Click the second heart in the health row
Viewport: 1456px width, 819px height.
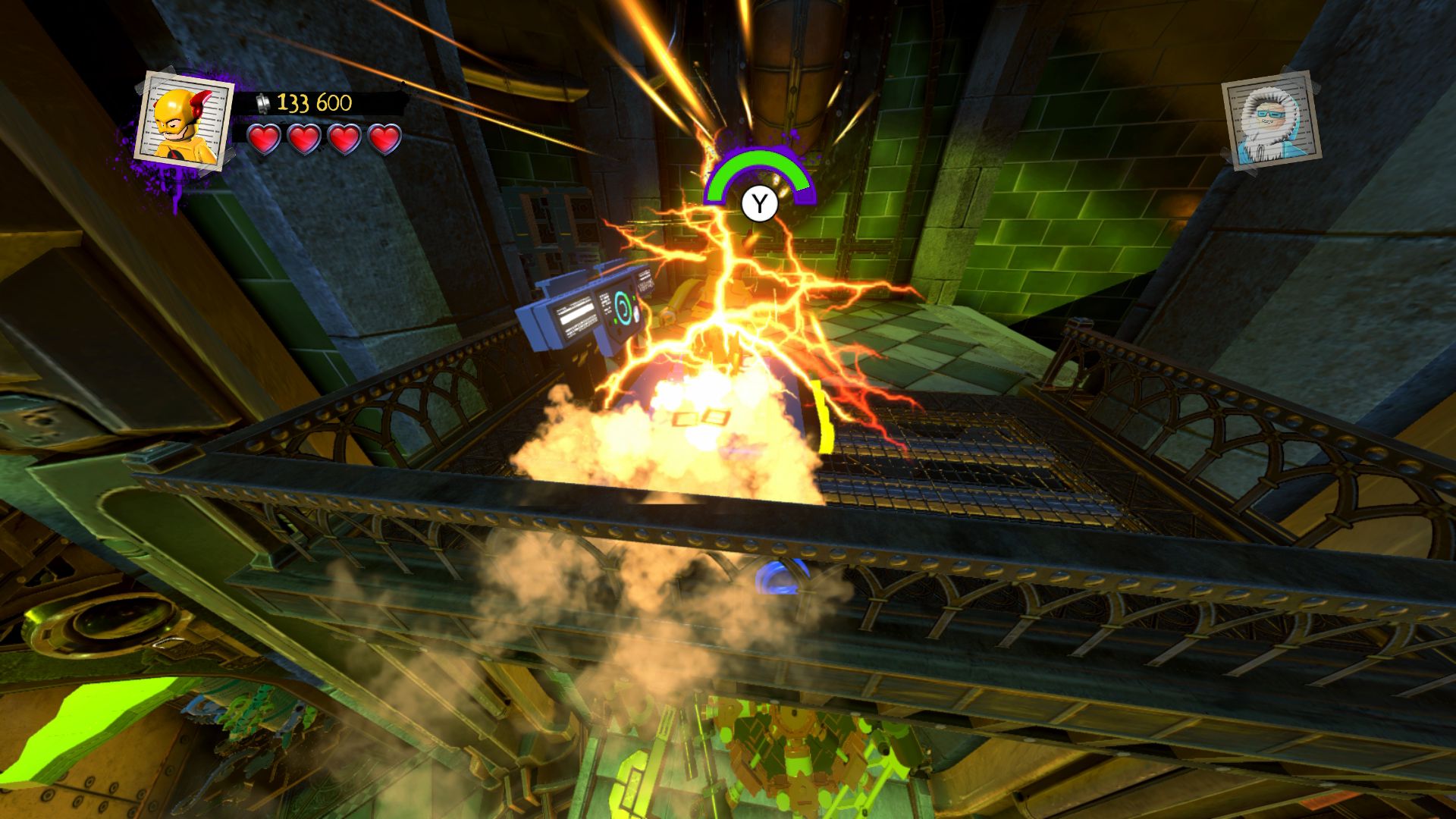click(304, 140)
